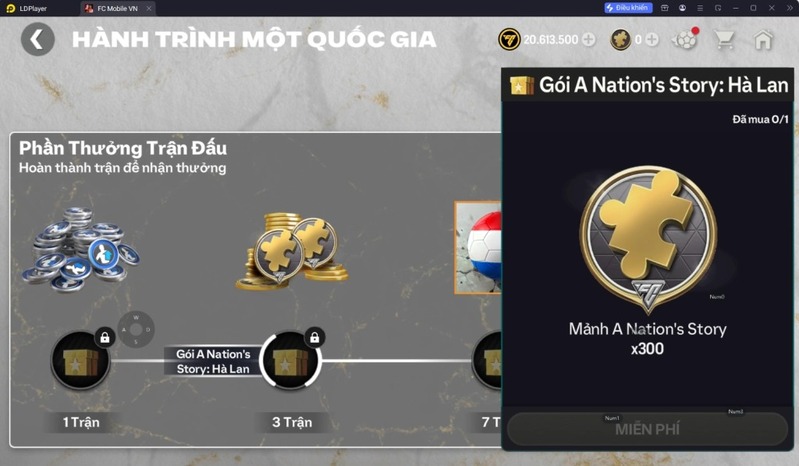Go back with the arrow button
799x466 pixels.
pos(38,39)
